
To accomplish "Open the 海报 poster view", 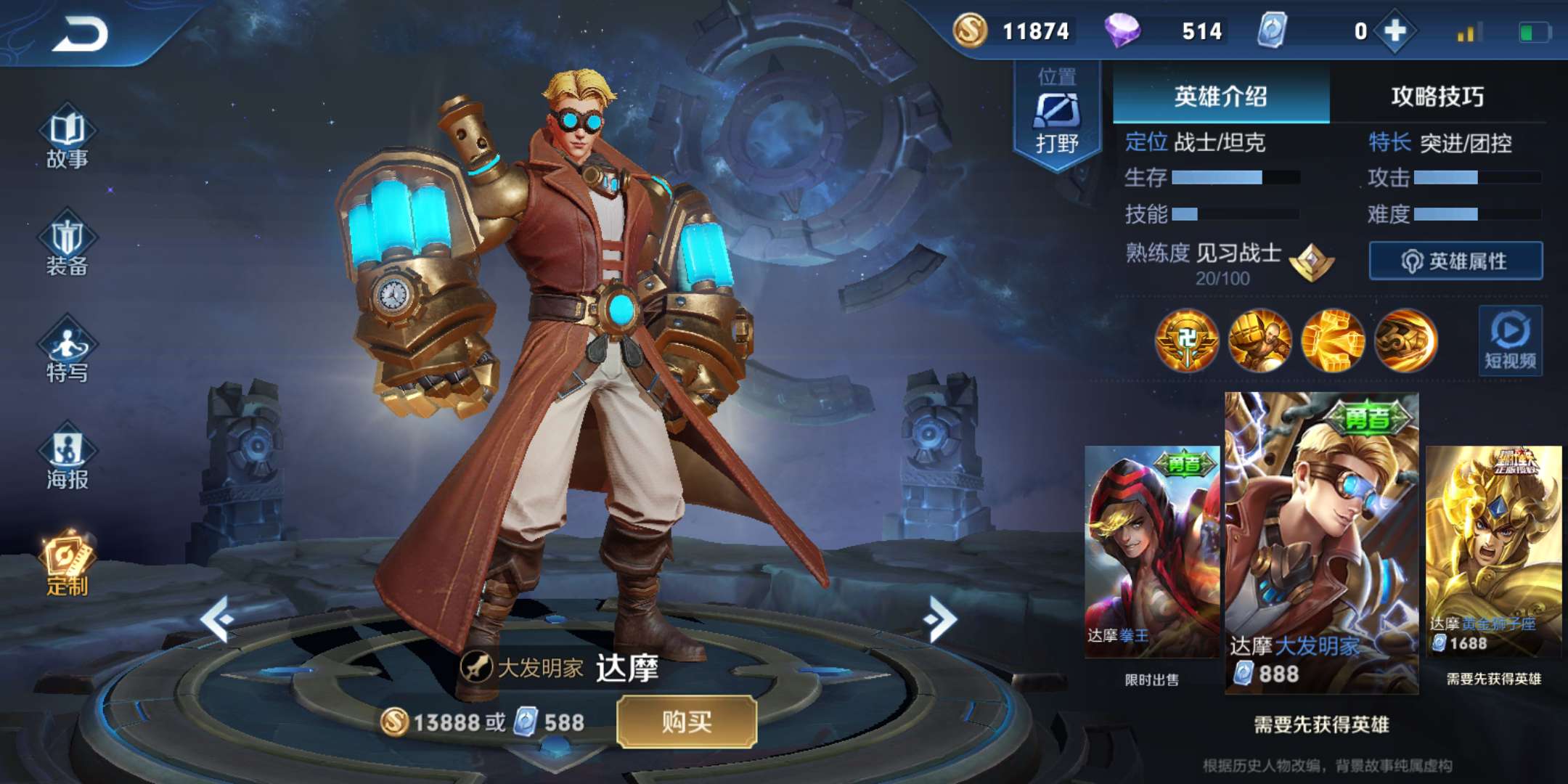I will point(67,459).
